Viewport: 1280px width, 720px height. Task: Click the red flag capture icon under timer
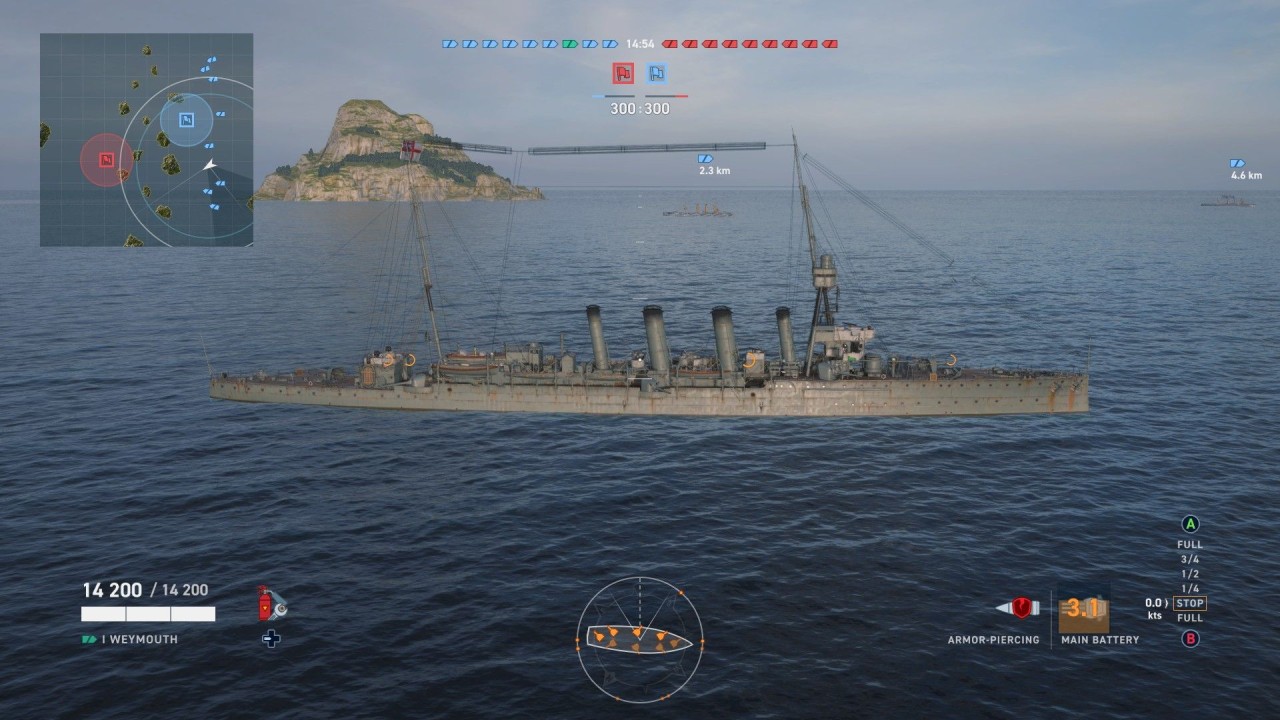click(x=624, y=73)
